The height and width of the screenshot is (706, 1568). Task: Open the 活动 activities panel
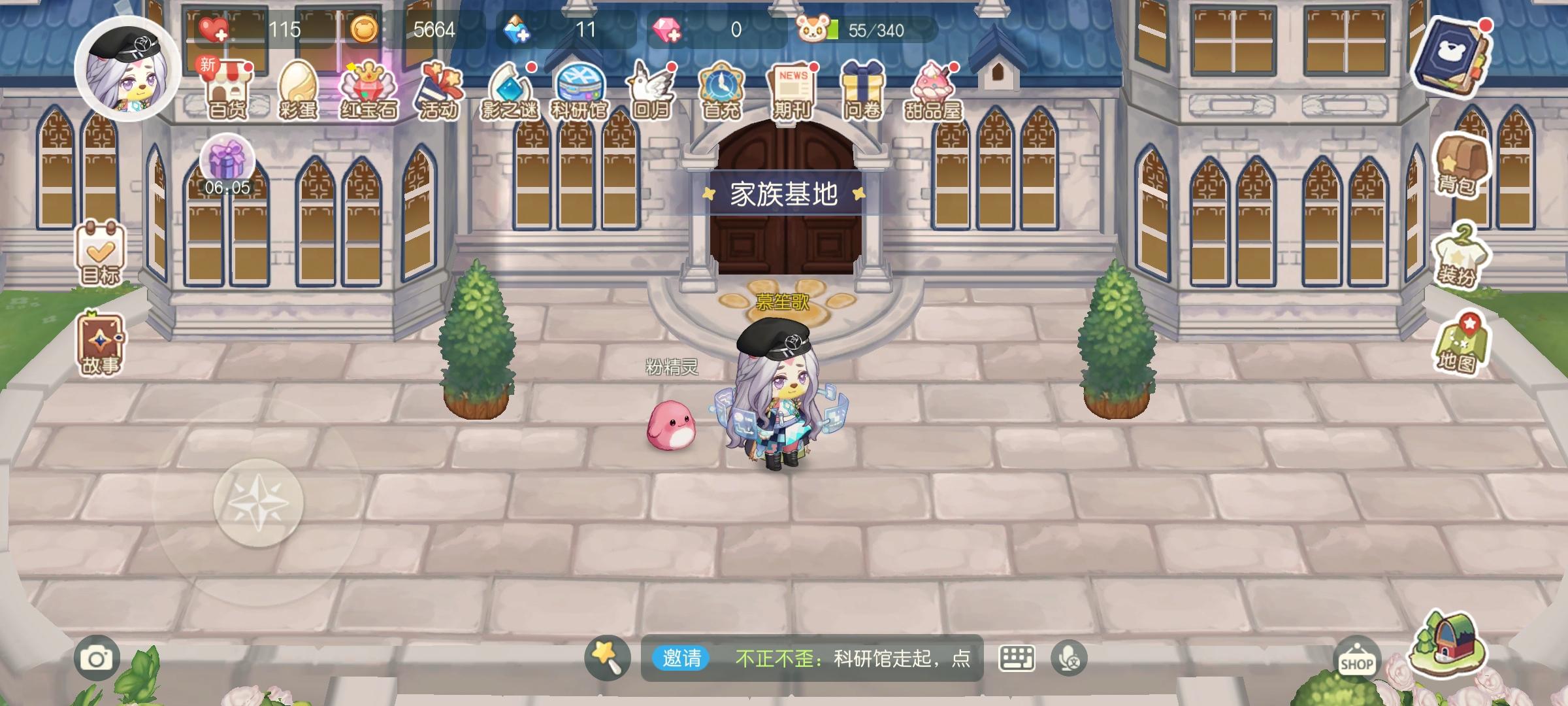(440, 88)
